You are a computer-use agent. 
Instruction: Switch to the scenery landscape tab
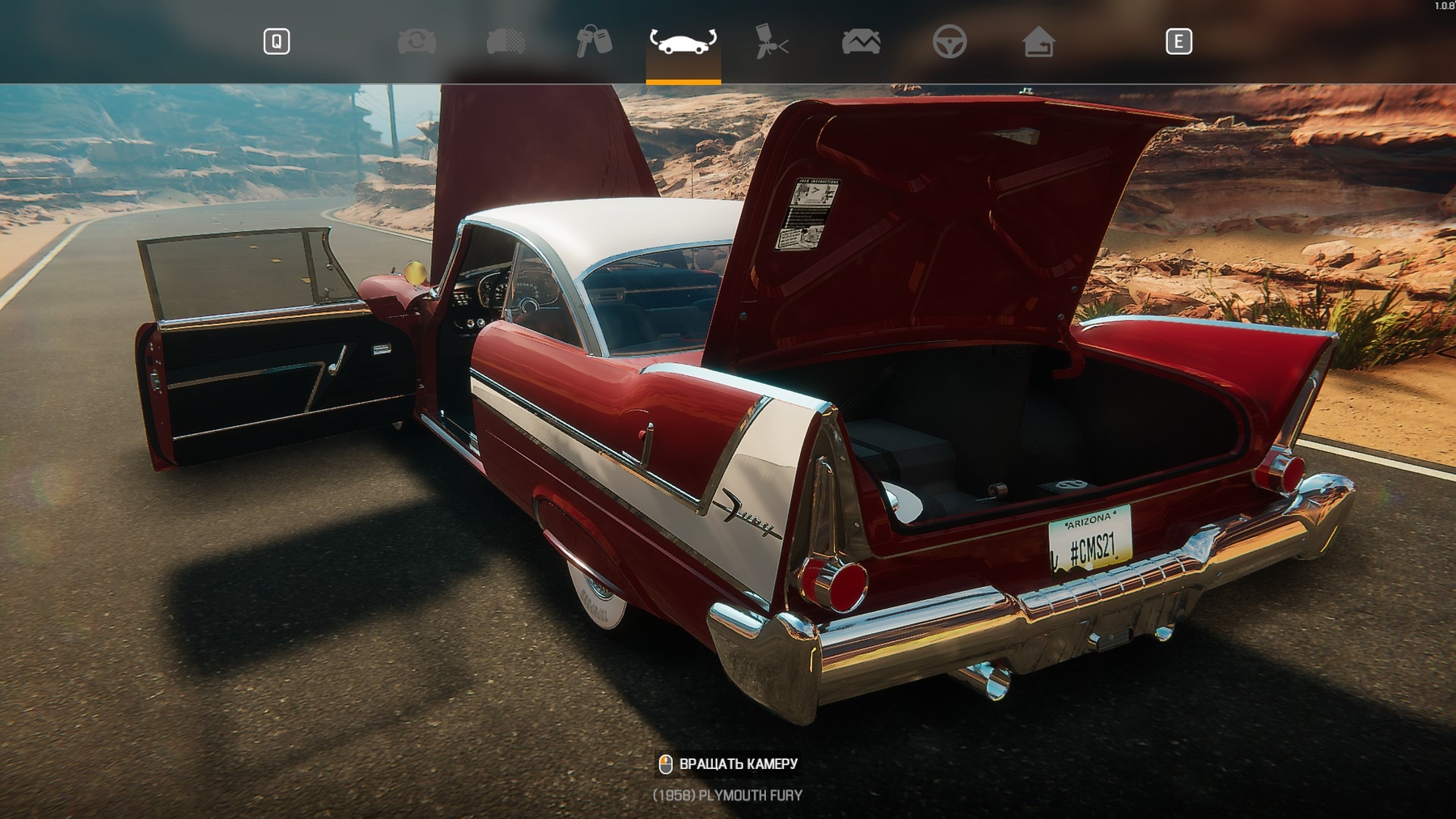(x=861, y=41)
